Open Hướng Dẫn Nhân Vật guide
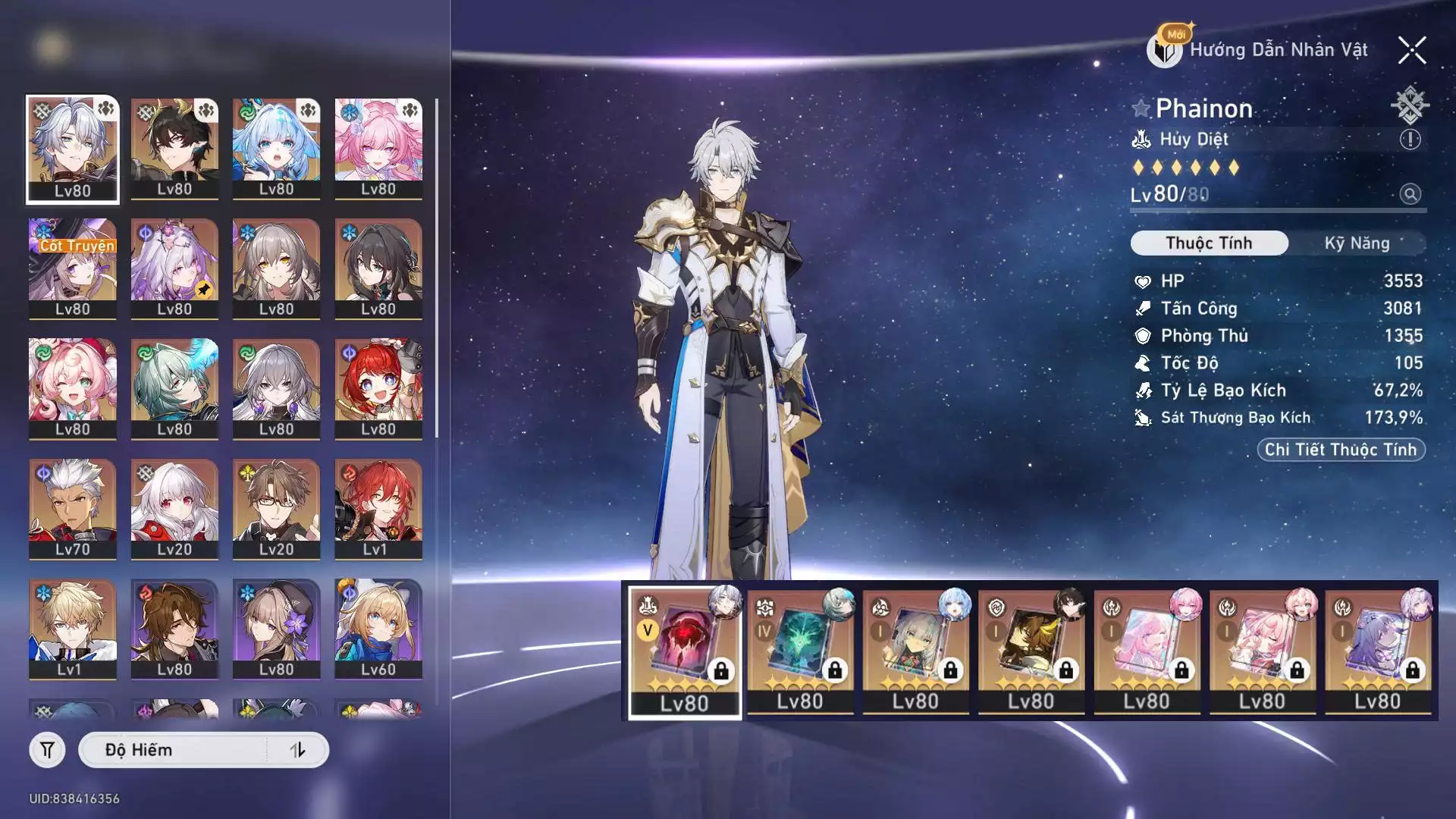This screenshot has height=819, width=1456. pyautogui.click(x=1260, y=50)
